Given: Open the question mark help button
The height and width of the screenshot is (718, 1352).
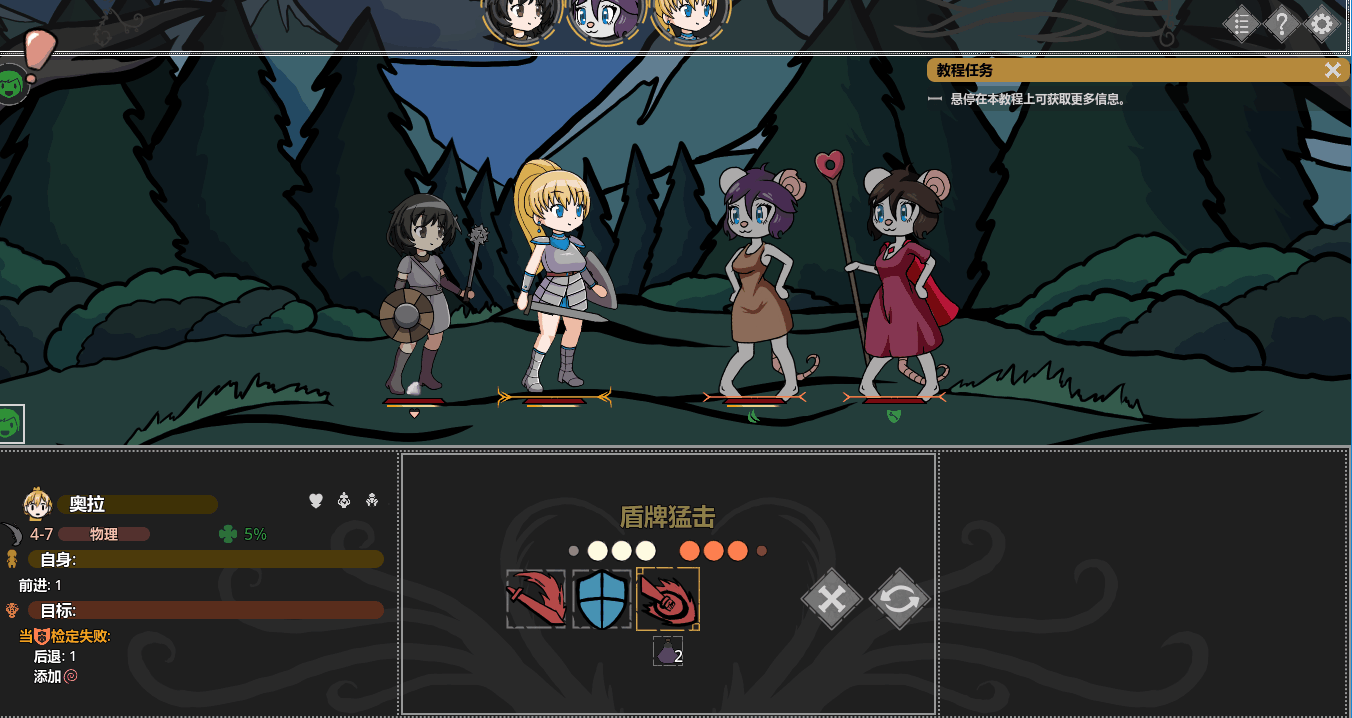Looking at the screenshot, I should (1282, 23).
